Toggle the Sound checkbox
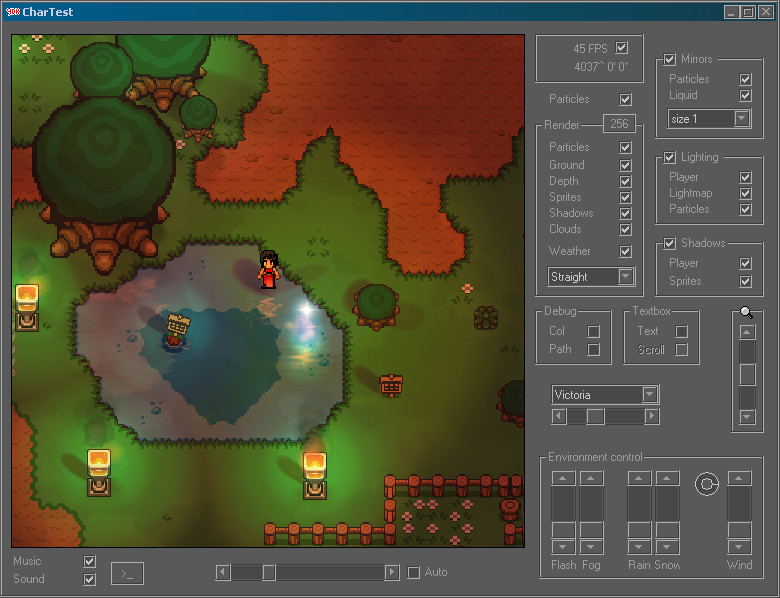Image resolution: width=780 pixels, height=598 pixels. point(90,579)
